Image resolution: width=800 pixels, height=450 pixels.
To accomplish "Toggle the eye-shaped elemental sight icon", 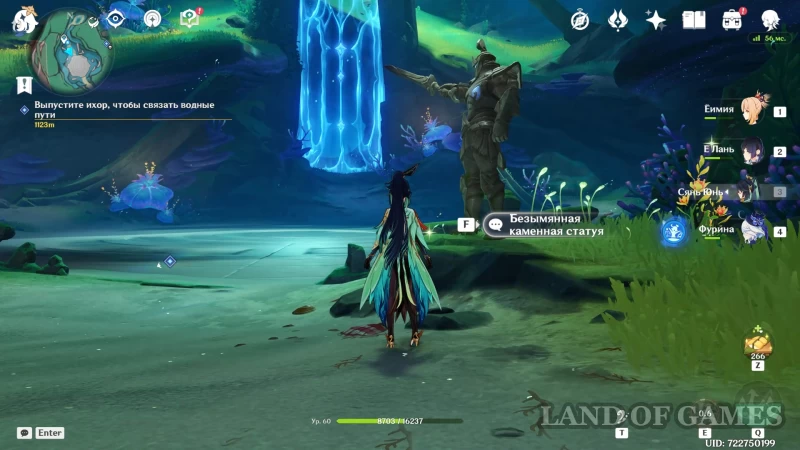I will coord(116,18).
